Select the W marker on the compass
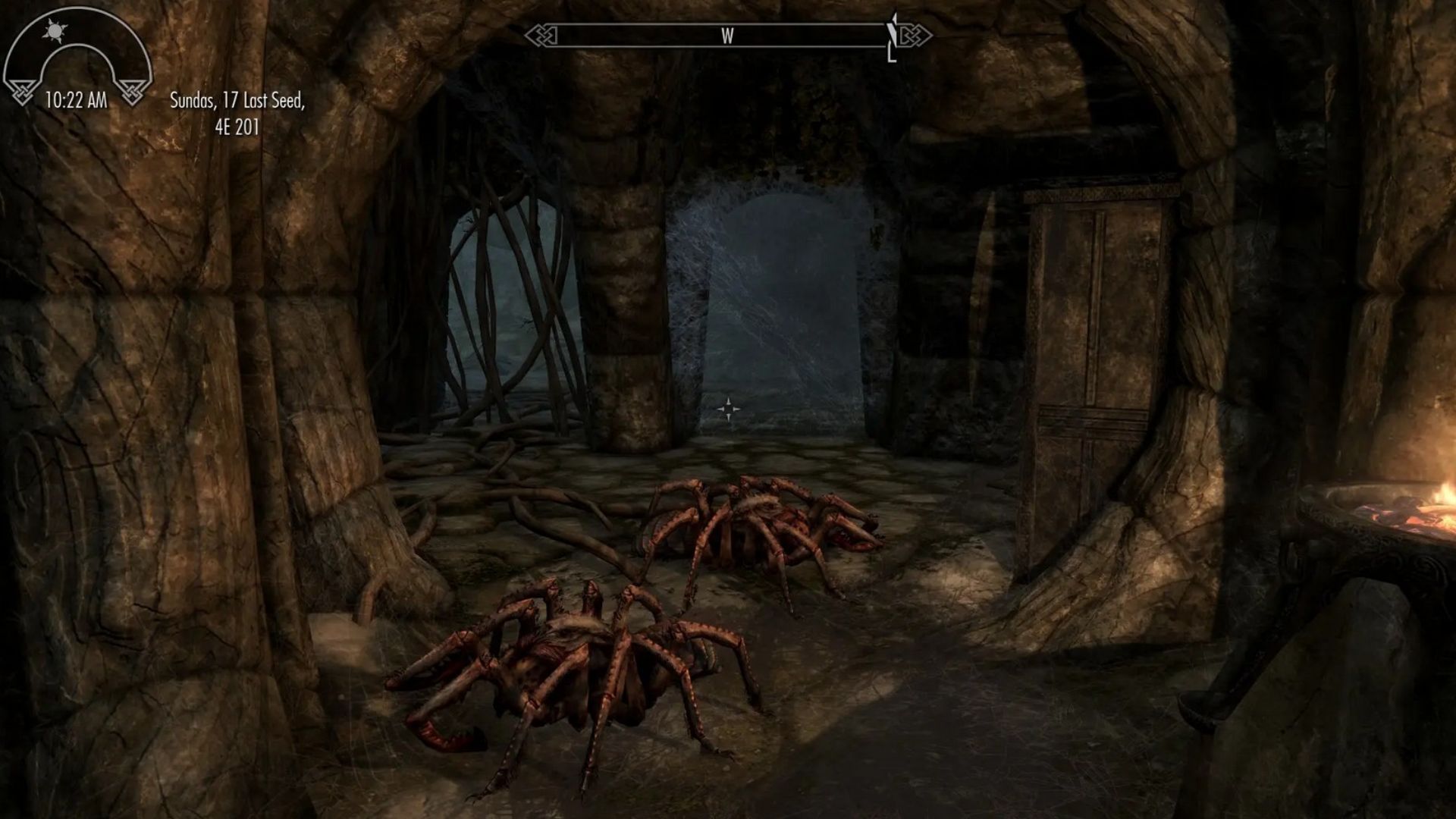 [x=727, y=33]
